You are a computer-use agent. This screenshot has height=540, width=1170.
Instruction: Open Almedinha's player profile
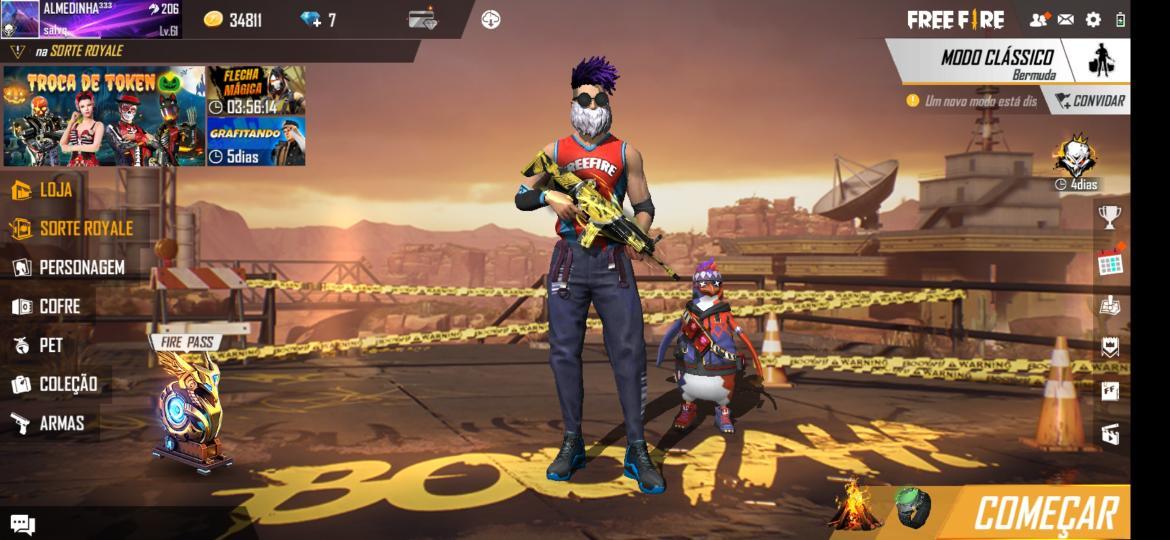pyautogui.click(x=90, y=19)
